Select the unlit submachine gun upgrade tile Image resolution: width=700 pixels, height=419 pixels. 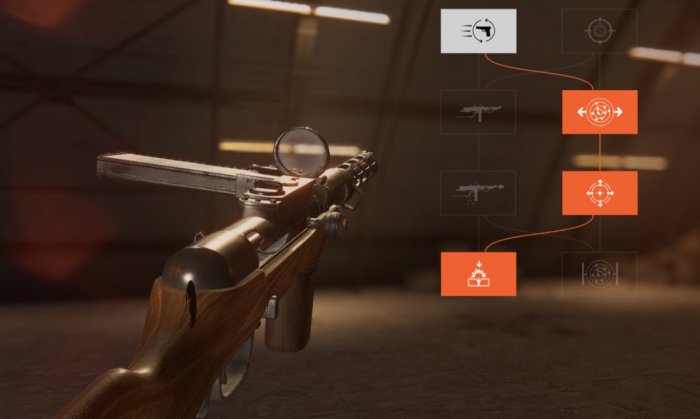[479, 112]
